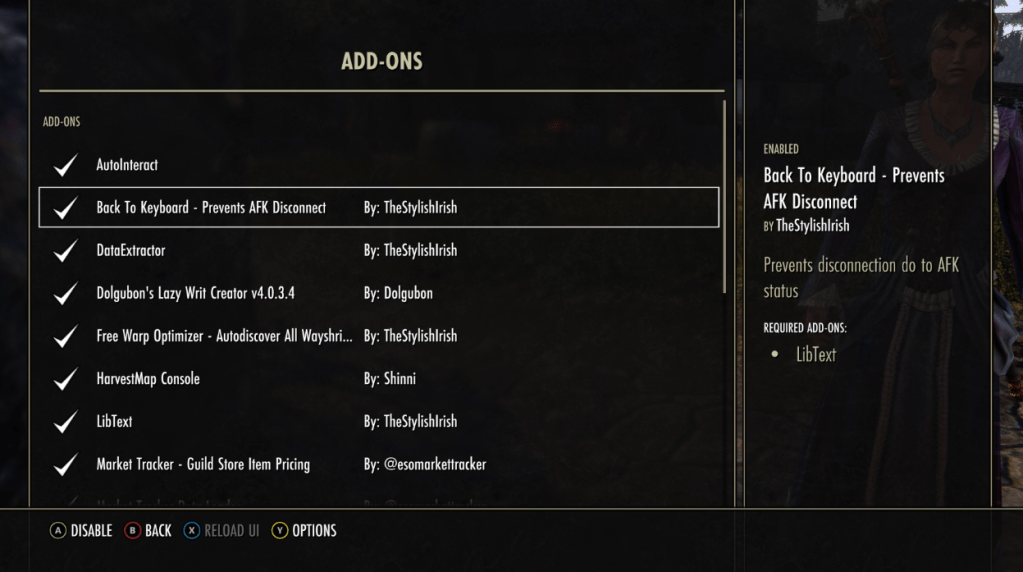Click the Disable option label
The width and height of the screenshot is (1023, 572).
tap(91, 531)
